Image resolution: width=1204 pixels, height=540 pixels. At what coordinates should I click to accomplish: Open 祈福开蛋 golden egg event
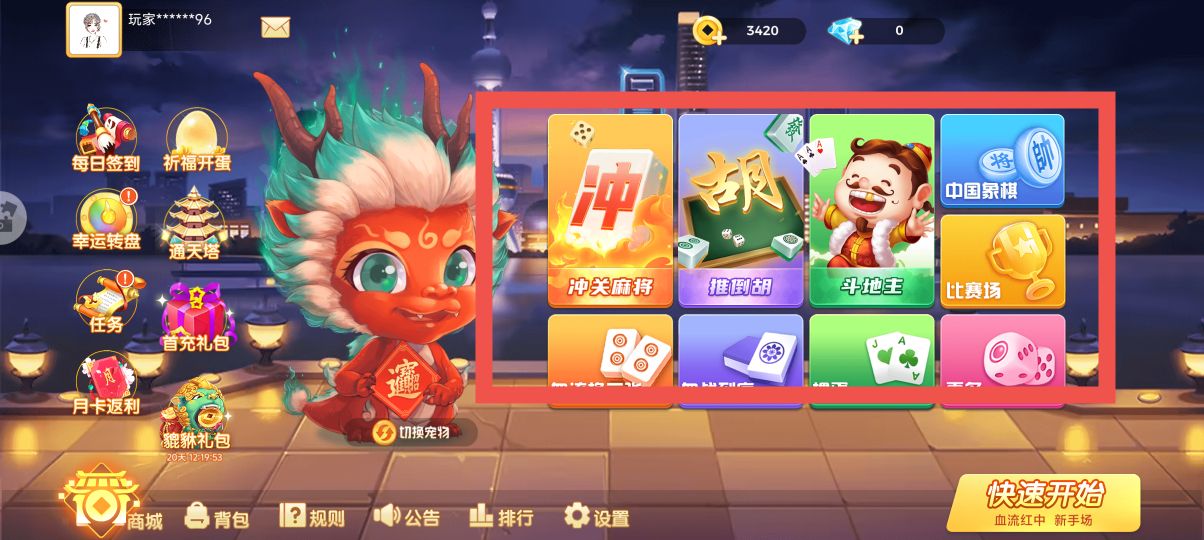pos(194,138)
